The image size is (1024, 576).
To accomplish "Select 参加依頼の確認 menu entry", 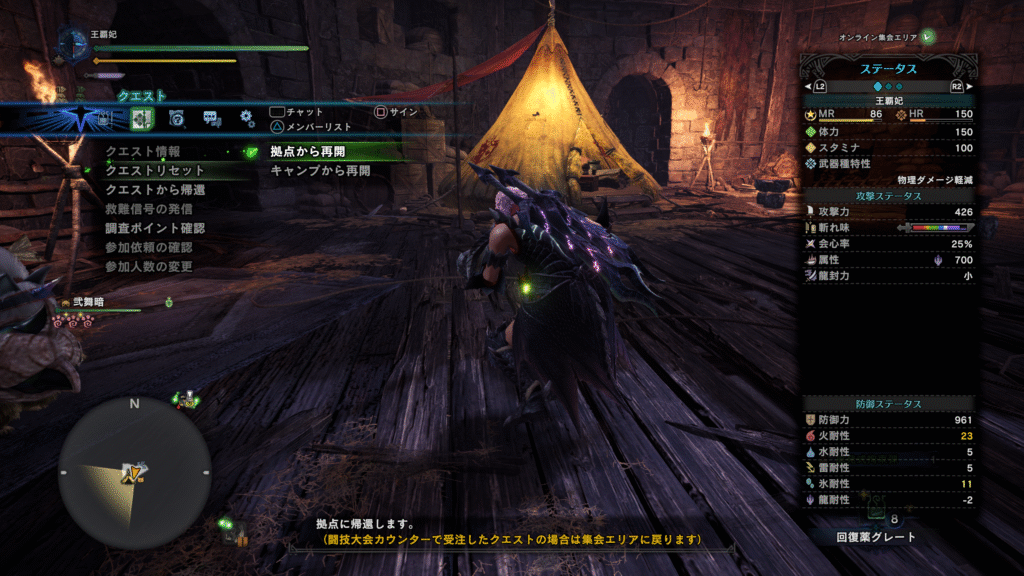I will click(149, 247).
